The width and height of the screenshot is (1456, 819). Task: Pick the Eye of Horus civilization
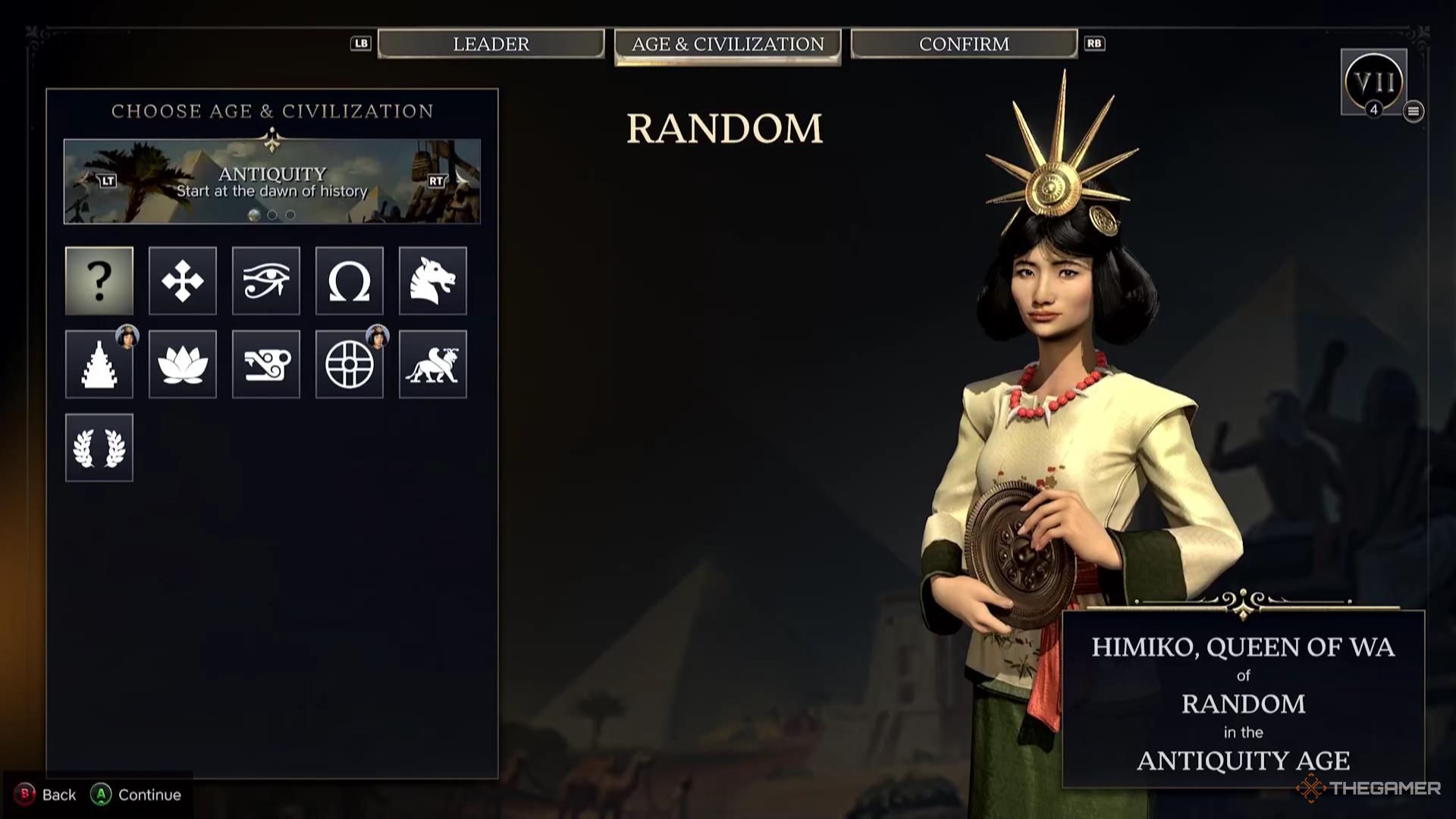tap(266, 281)
